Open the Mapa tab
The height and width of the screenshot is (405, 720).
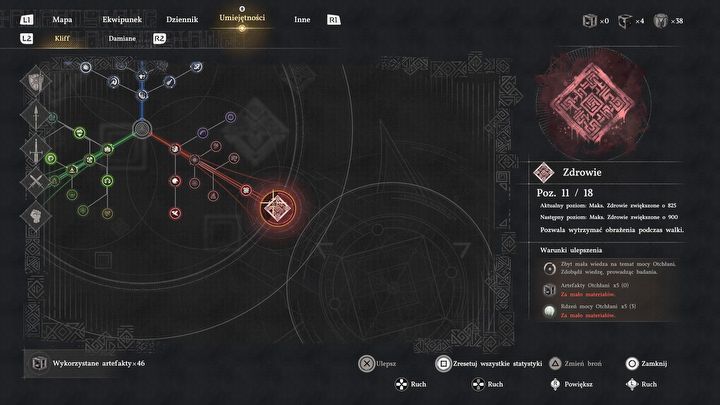tap(62, 19)
